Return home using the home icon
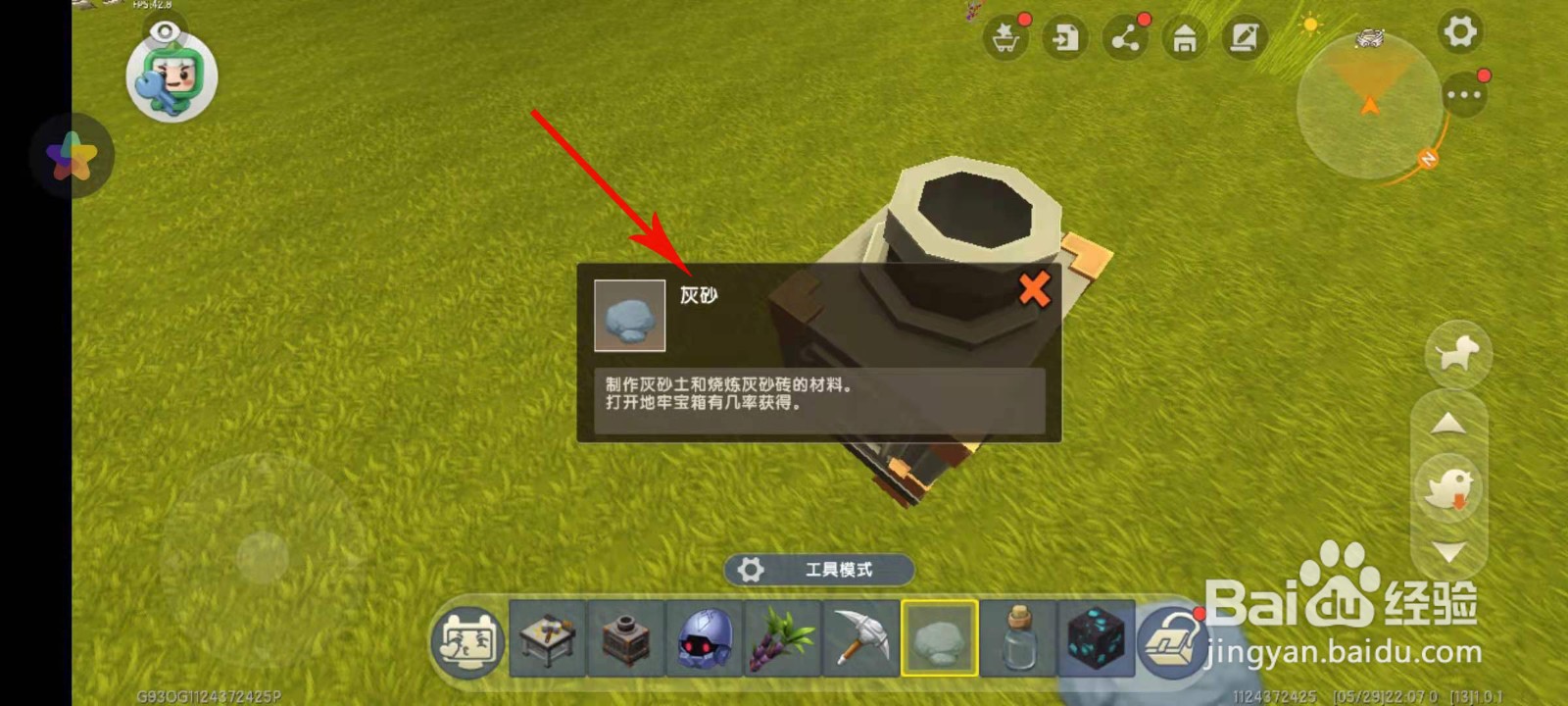The image size is (1568, 706). [x=1183, y=39]
